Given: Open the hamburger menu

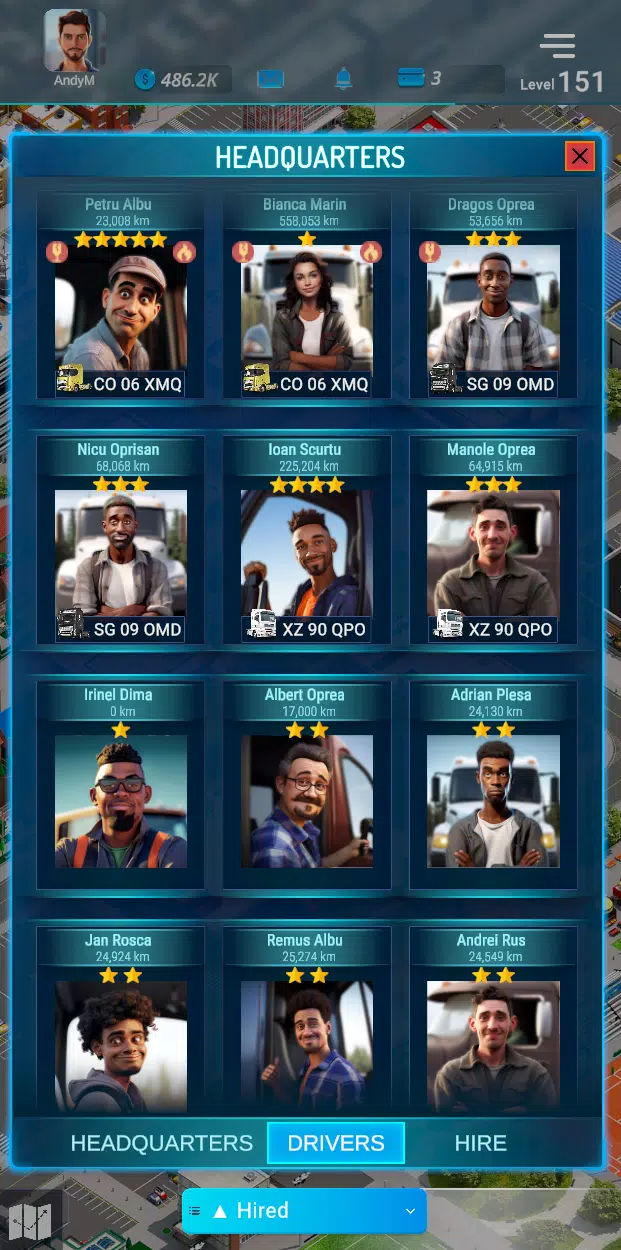Looking at the screenshot, I should 557,46.
